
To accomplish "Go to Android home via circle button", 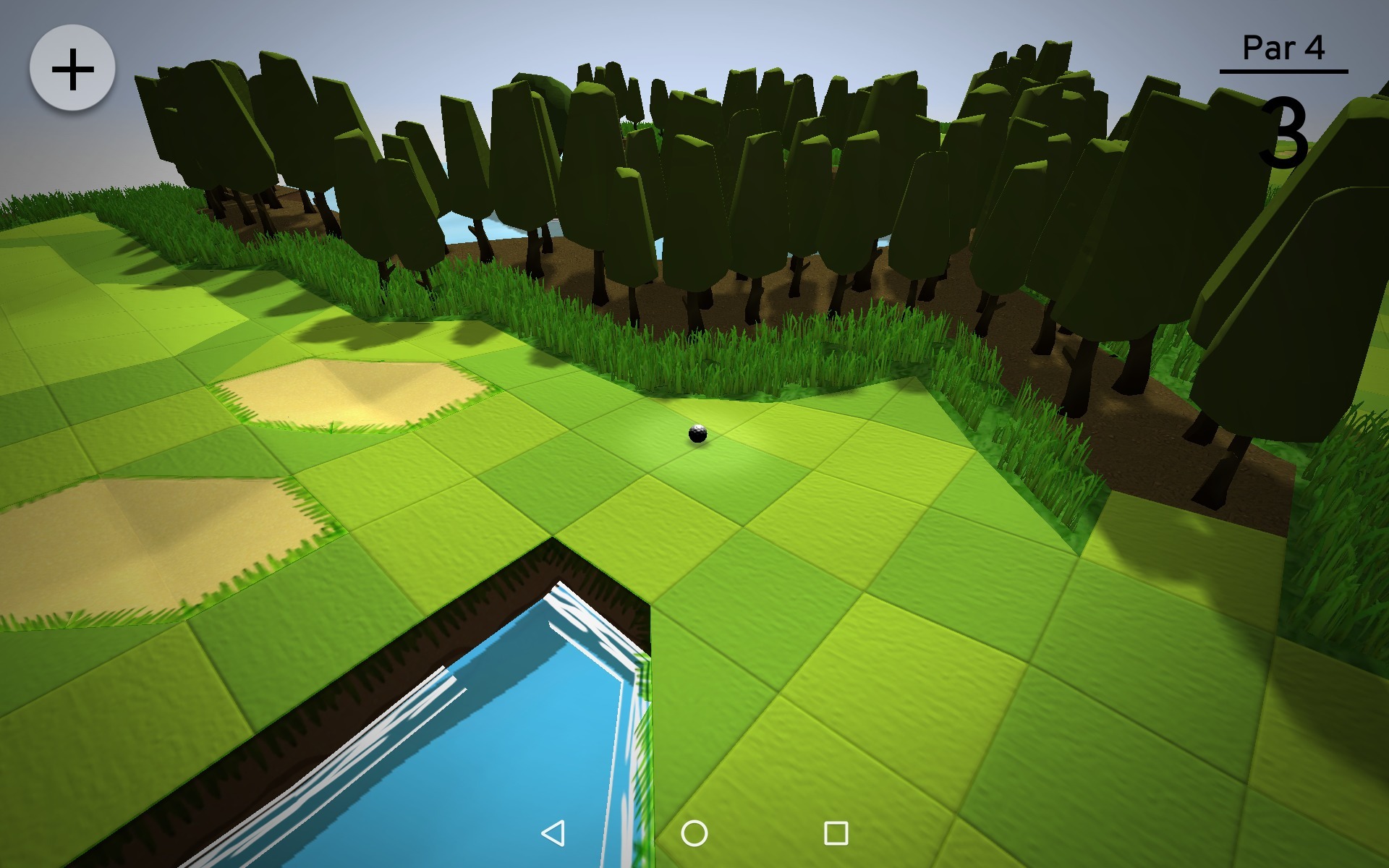I will point(694,833).
